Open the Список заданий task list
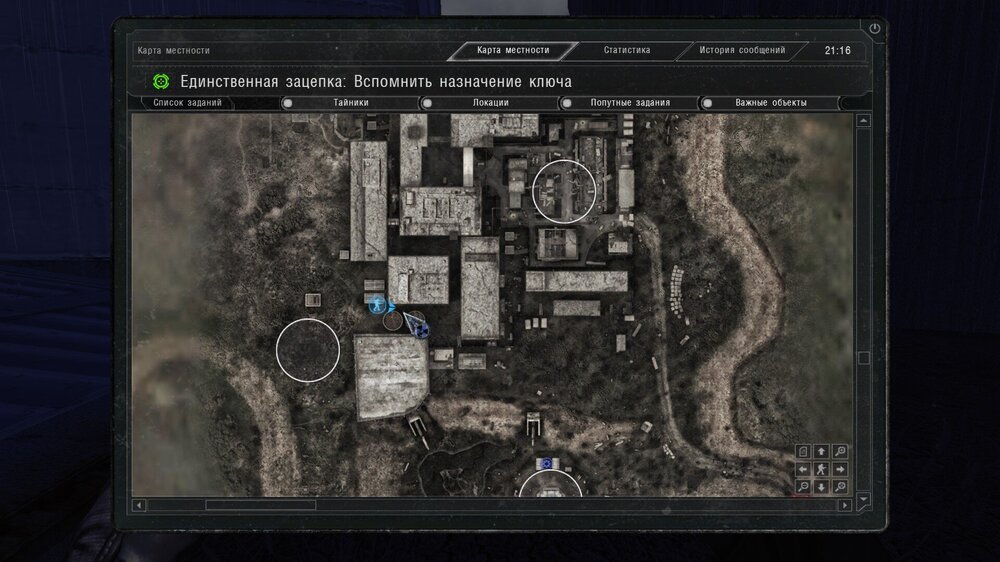This screenshot has height=562, width=1000. (x=188, y=103)
